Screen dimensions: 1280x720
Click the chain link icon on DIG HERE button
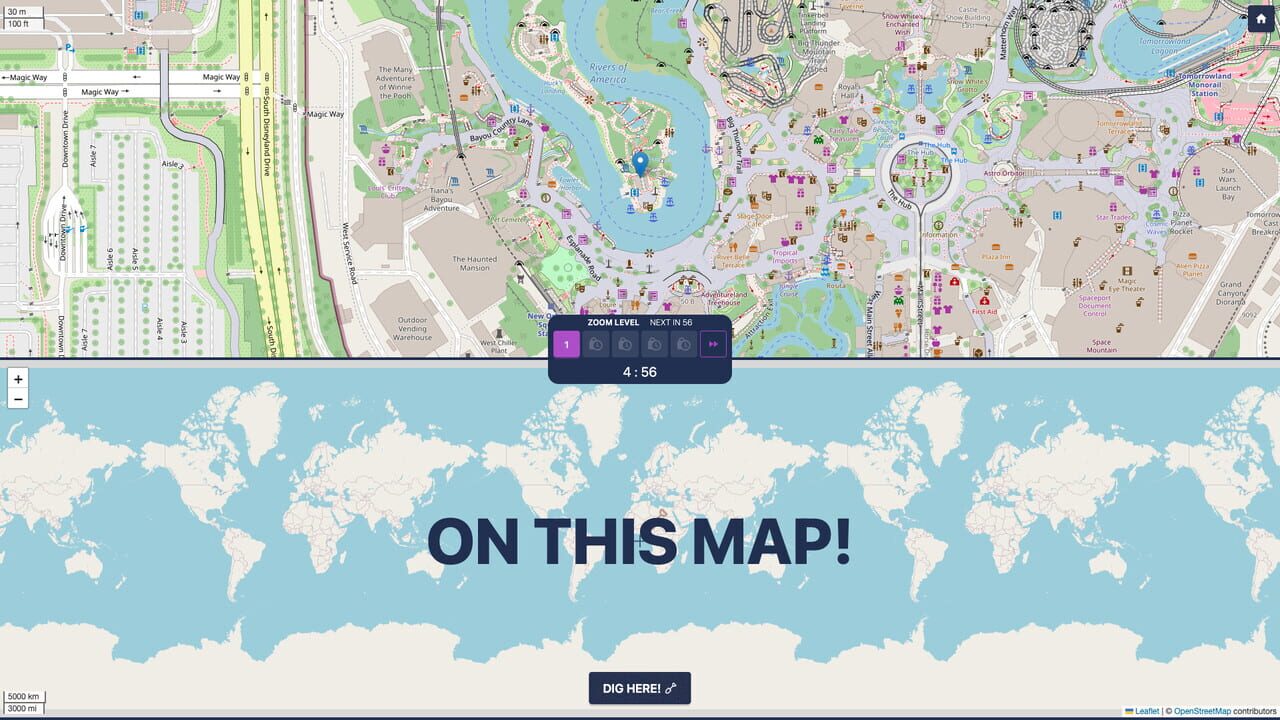pos(668,687)
